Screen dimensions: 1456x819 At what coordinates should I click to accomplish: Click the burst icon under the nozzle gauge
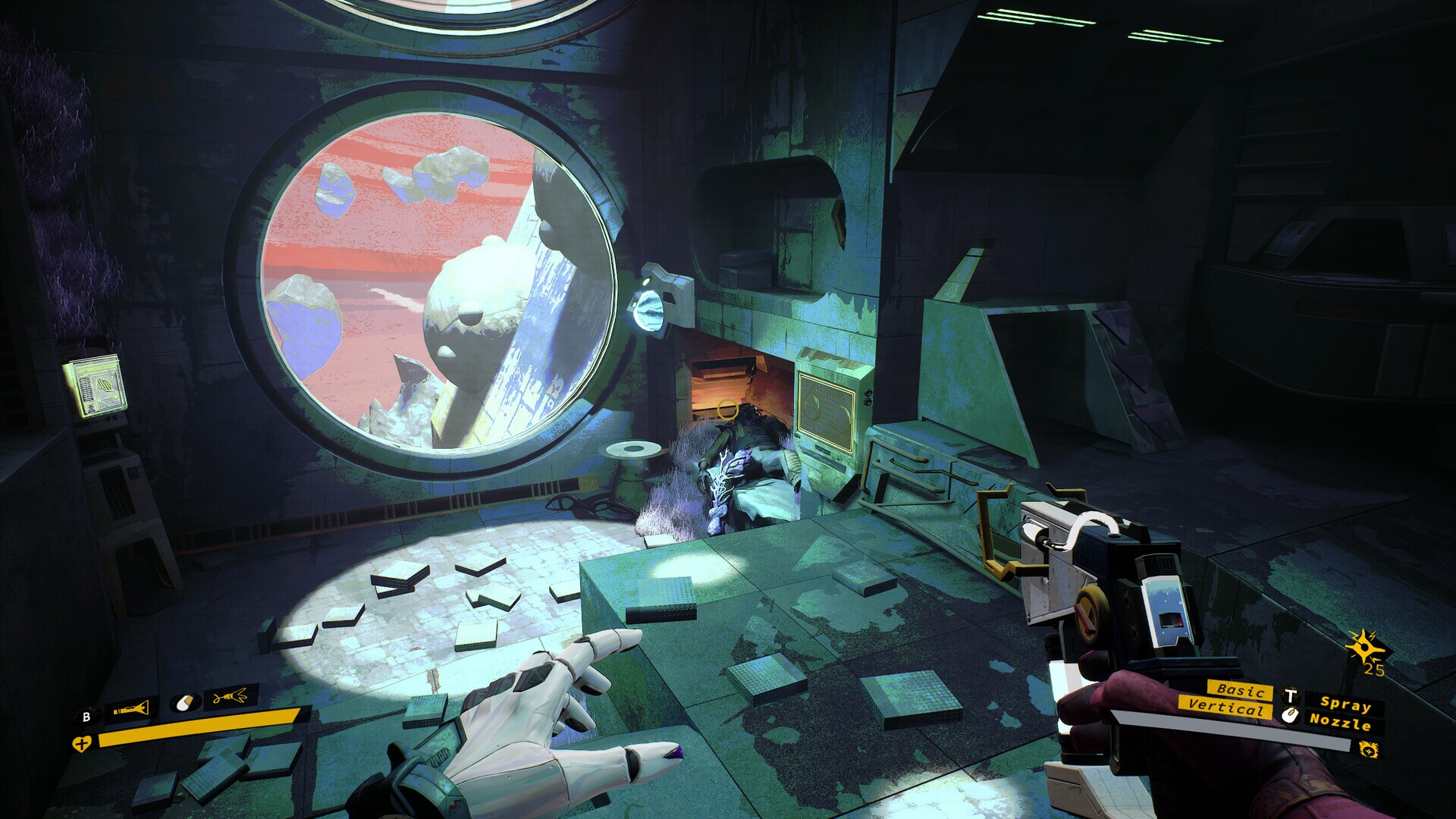coord(1370,751)
